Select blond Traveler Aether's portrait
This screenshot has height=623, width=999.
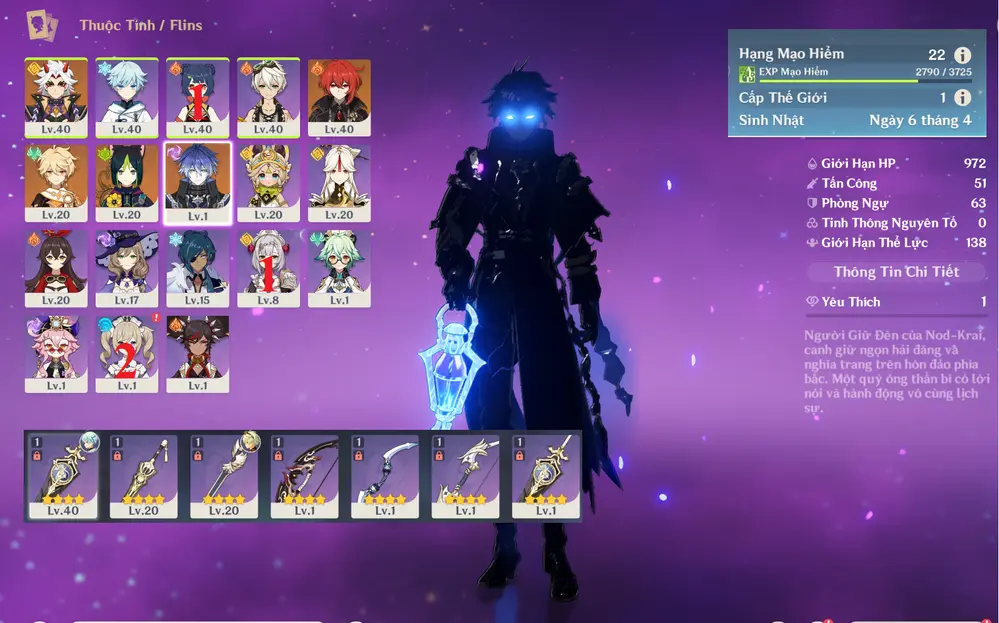56,182
